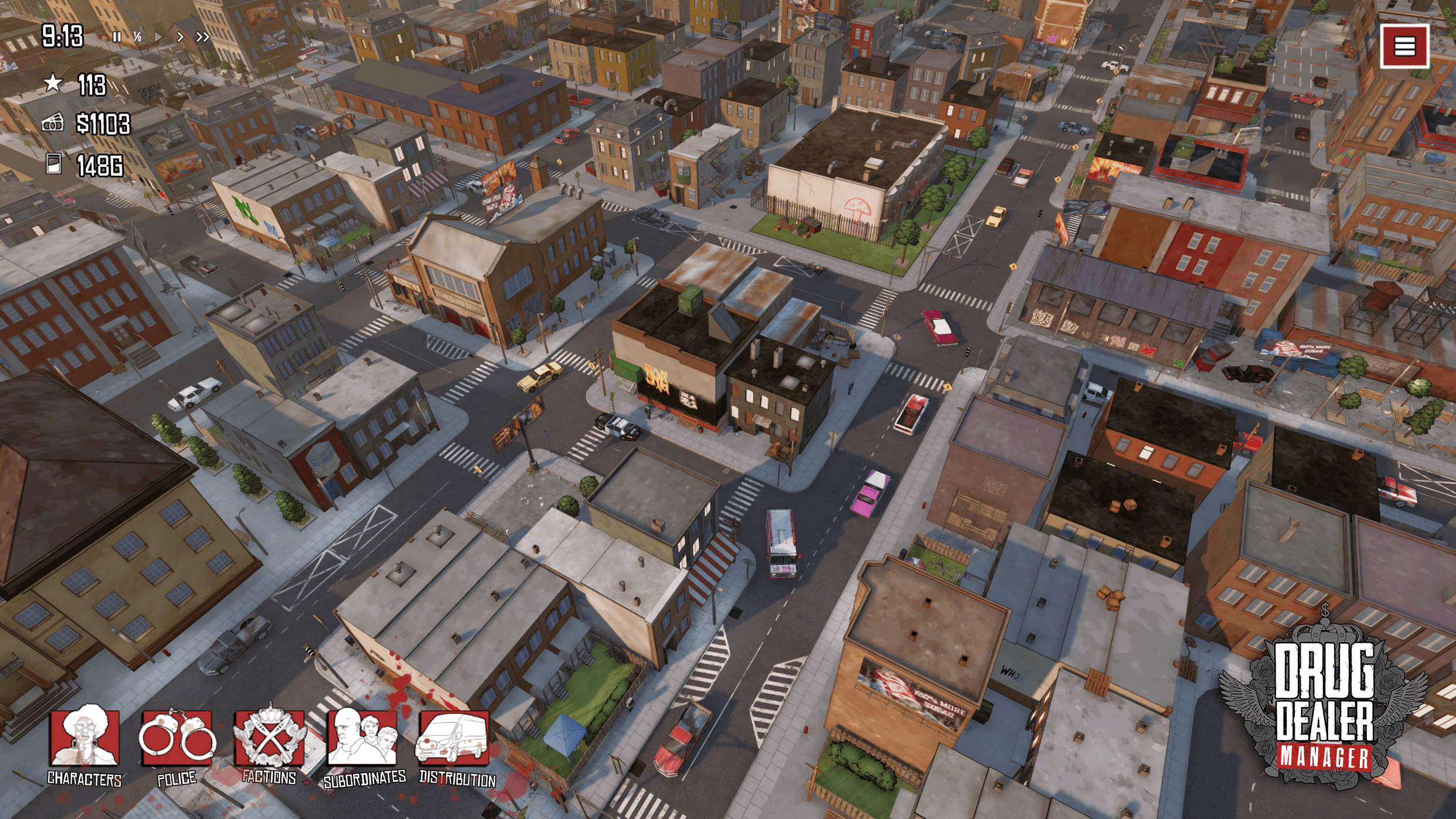The image size is (1456, 819).
Task: Open the Characters panel
Action: (85, 739)
